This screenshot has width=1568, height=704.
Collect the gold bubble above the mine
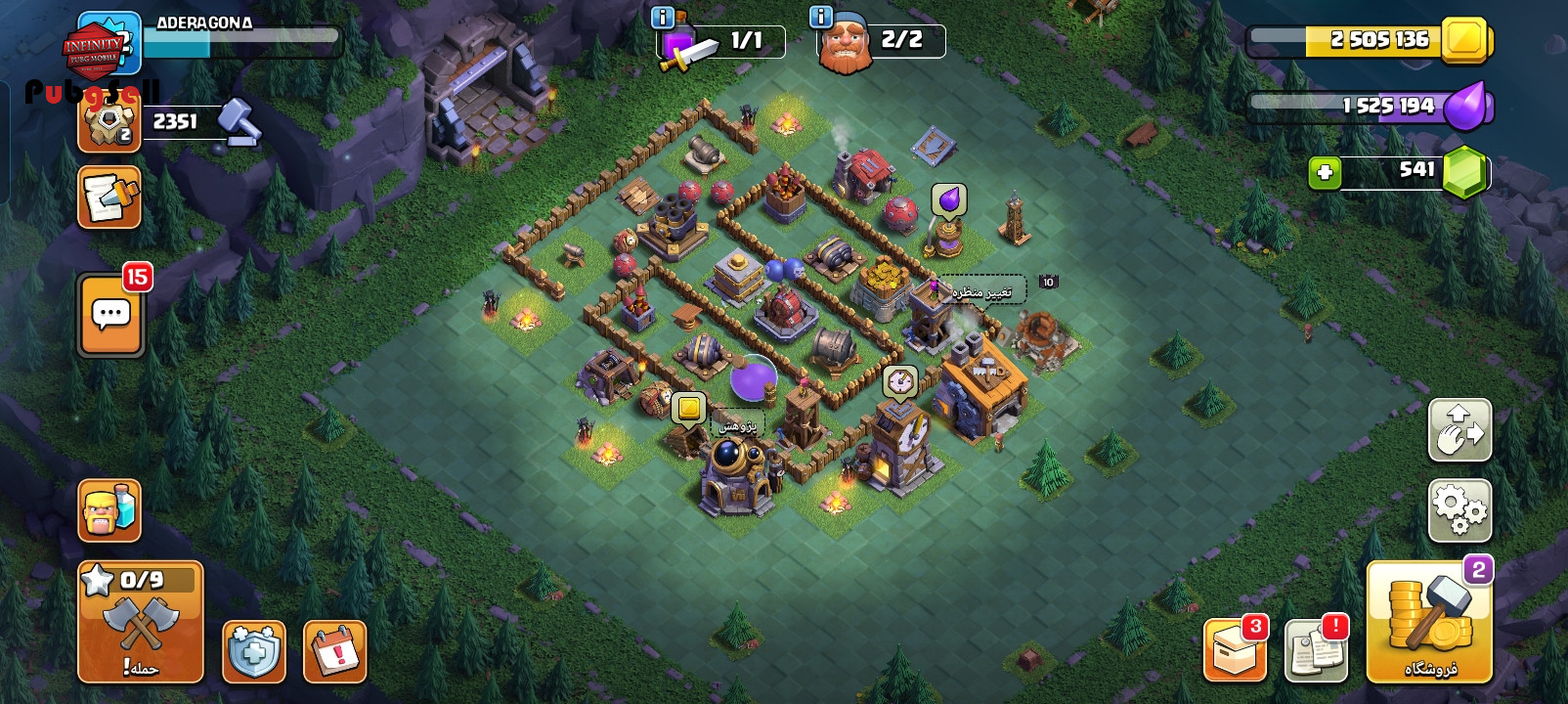click(x=689, y=408)
